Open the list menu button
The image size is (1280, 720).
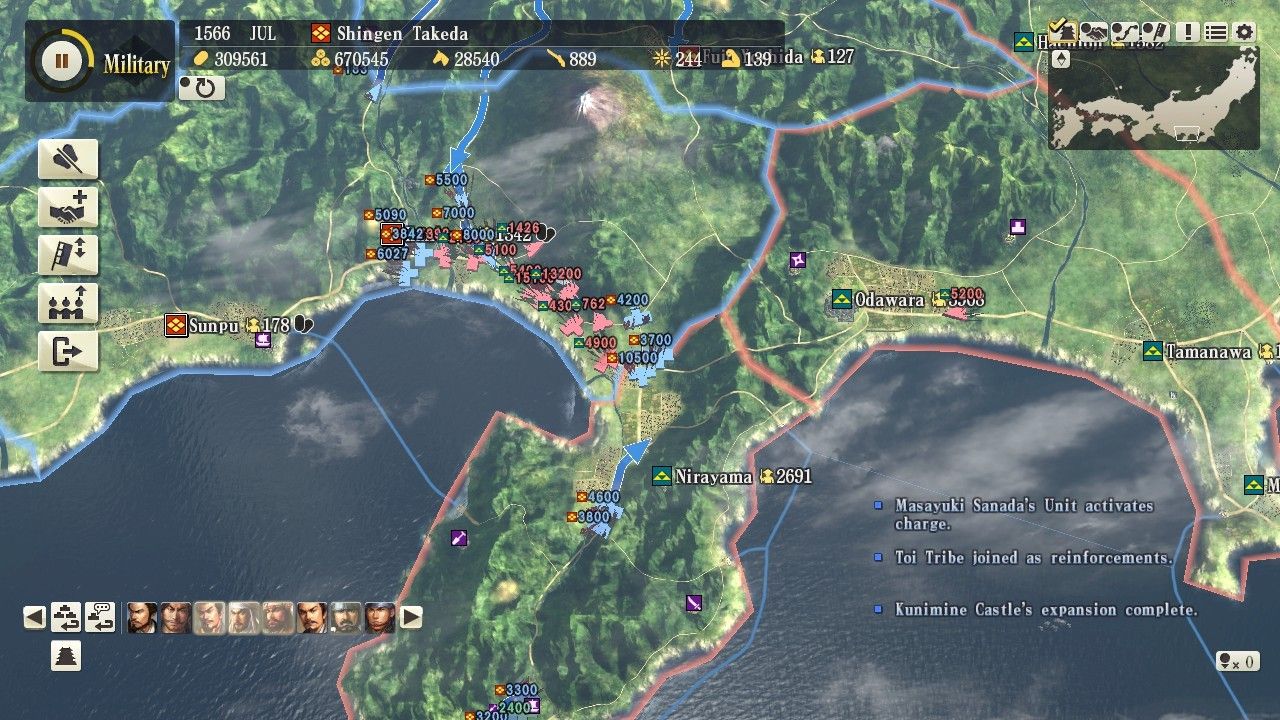pyautogui.click(x=1216, y=32)
